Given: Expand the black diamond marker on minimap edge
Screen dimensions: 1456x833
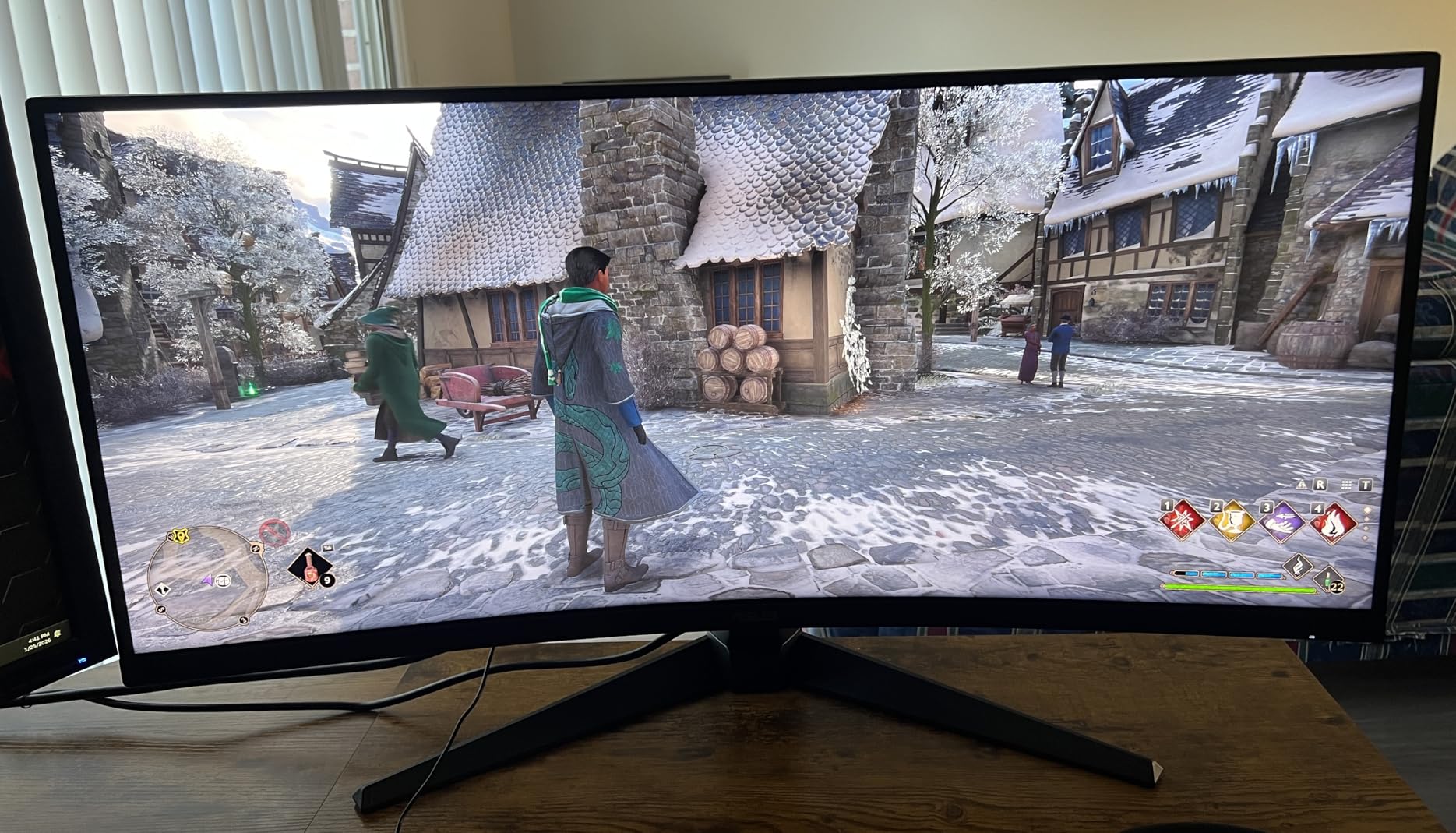Looking at the screenshot, I should pyautogui.click(x=163, y=589).
